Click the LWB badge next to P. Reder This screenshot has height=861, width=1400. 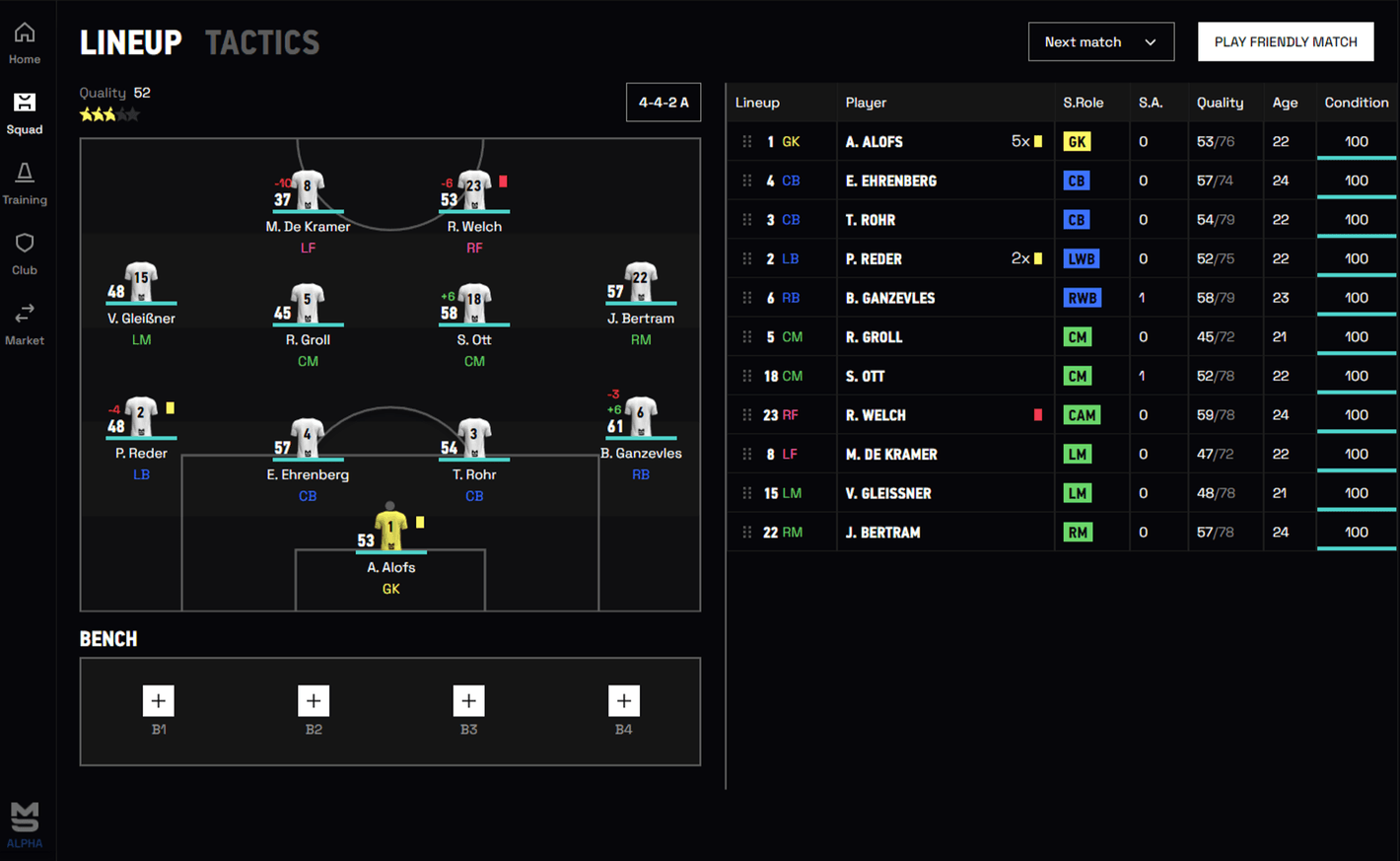point(1081,258)
